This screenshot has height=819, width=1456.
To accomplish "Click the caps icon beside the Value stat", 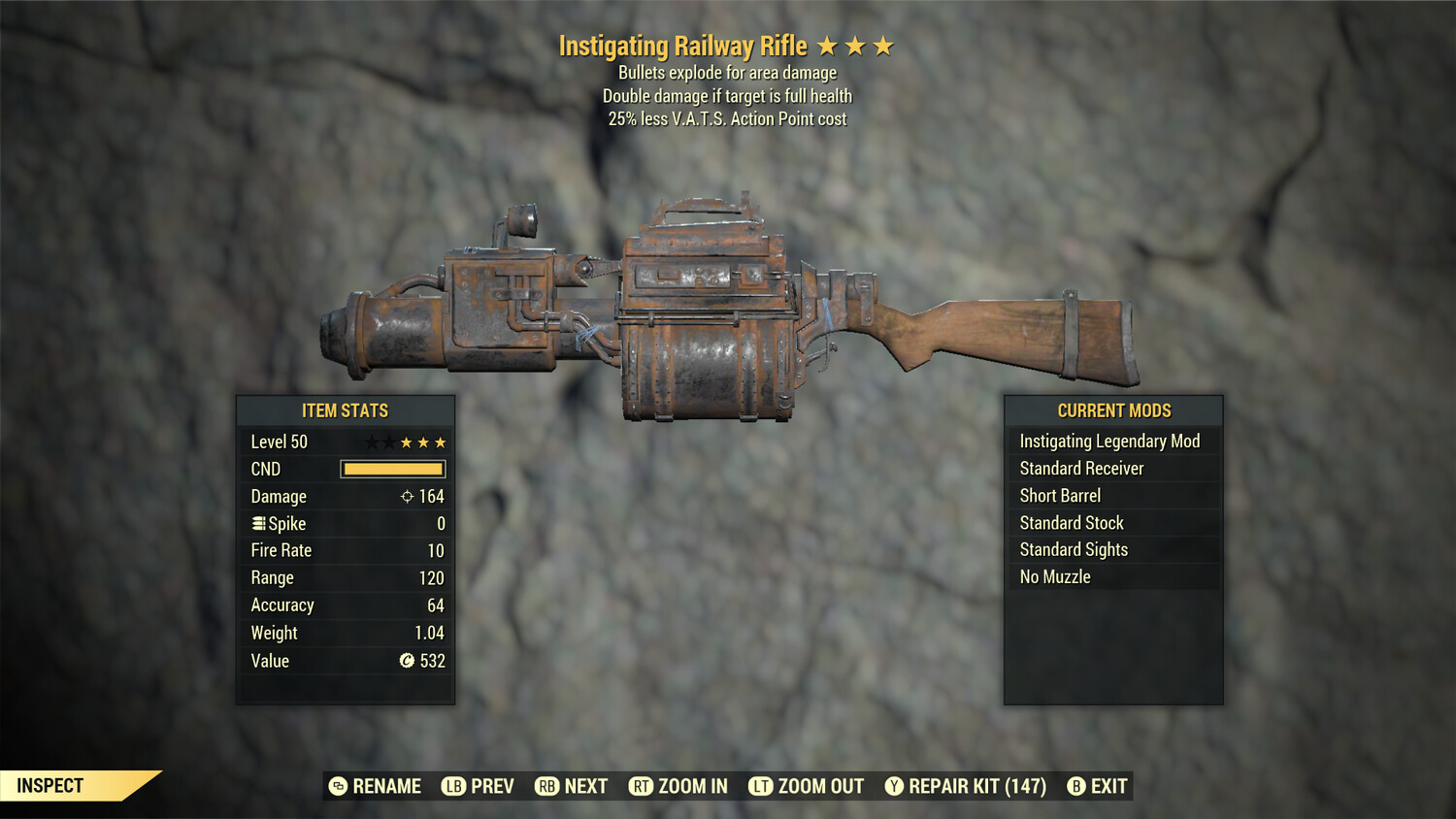I will [x=408, y=661].
